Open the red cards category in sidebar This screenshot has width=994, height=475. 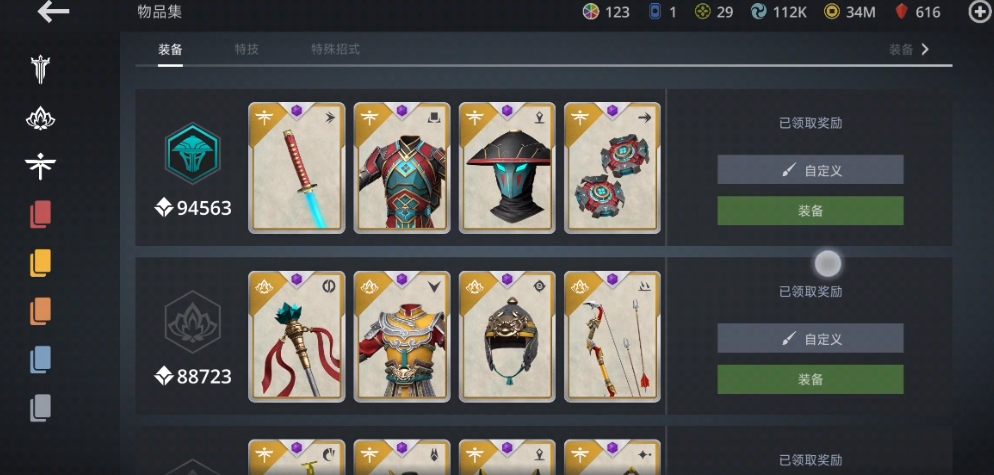point(40,214)
